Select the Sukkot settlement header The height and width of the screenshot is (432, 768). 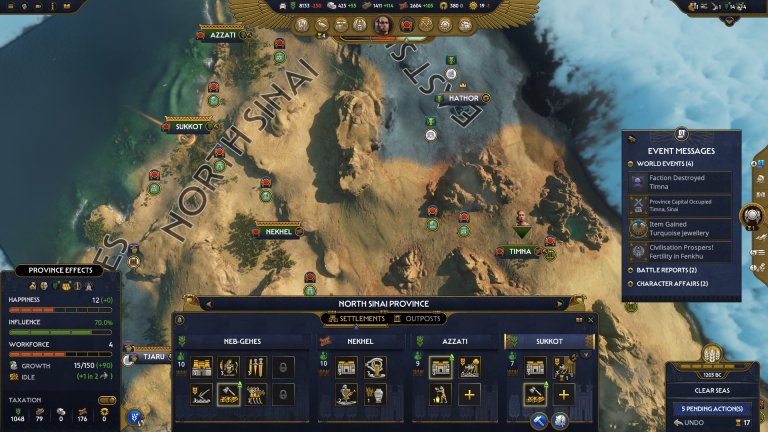click(548, 341)
